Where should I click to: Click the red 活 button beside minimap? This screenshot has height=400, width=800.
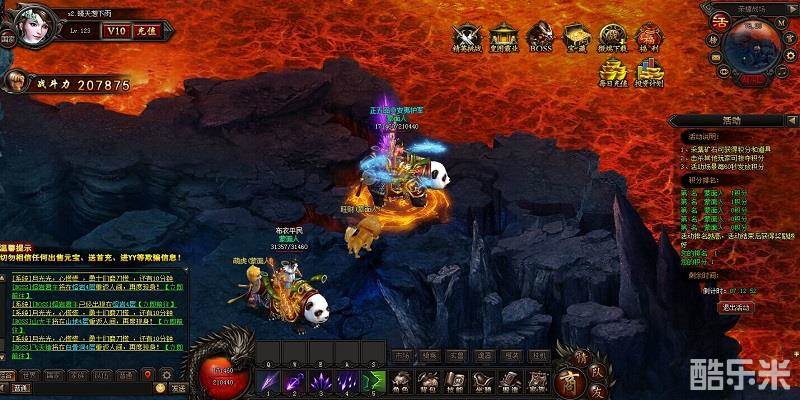coord(718,20)
